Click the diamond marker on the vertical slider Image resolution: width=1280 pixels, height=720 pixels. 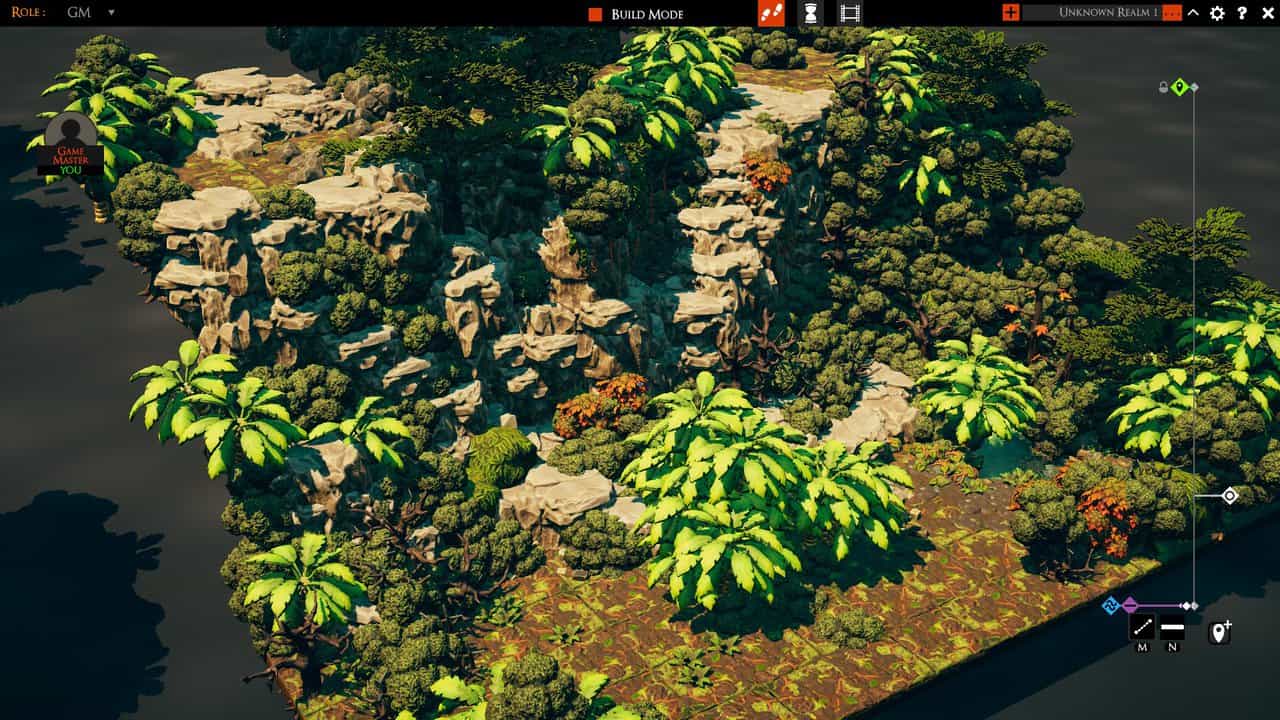[1231, 495]
